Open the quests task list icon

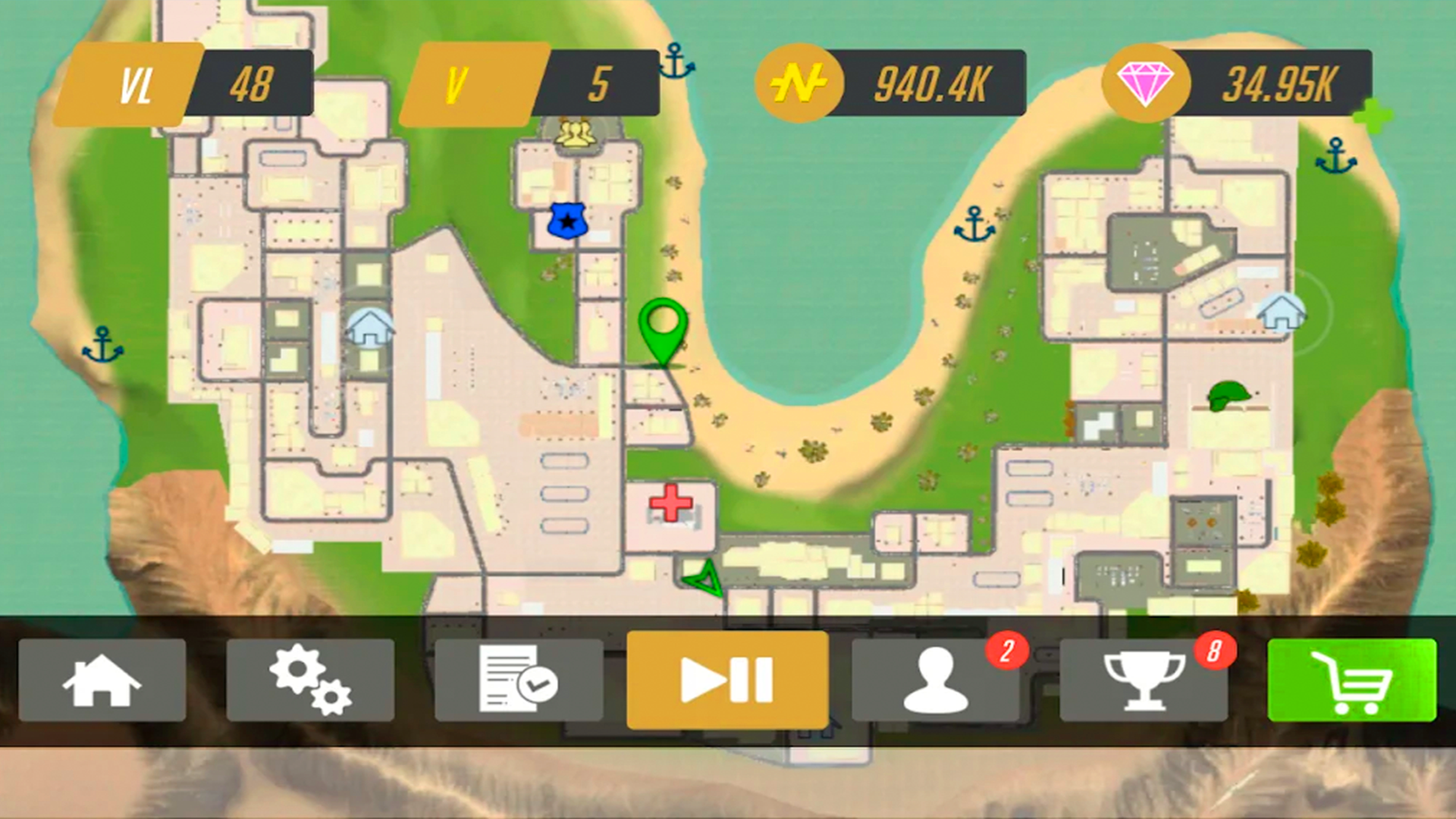pyautogui.click(x=519, y=680)
